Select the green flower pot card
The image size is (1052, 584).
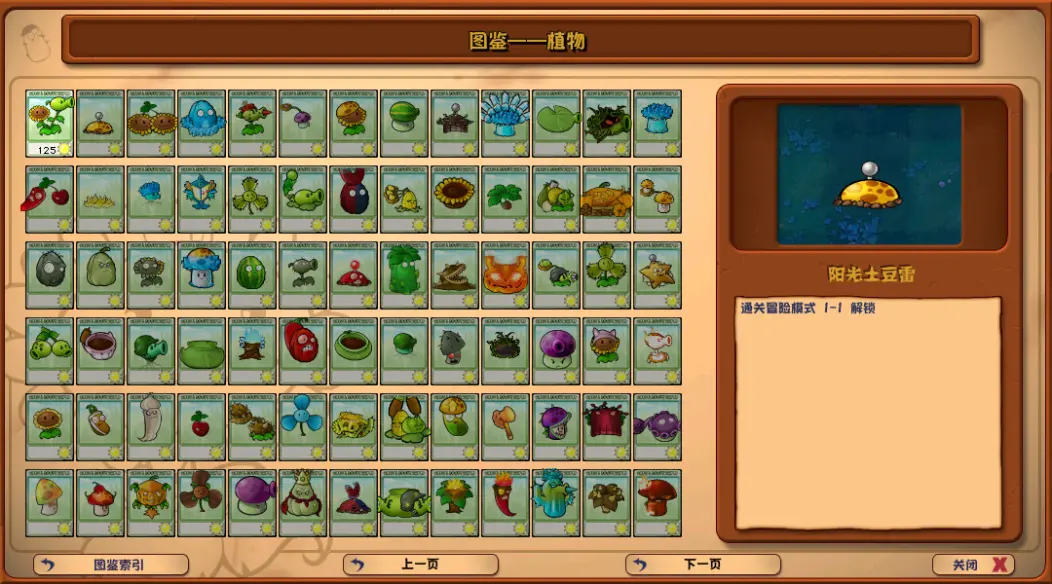pos(202,350)
